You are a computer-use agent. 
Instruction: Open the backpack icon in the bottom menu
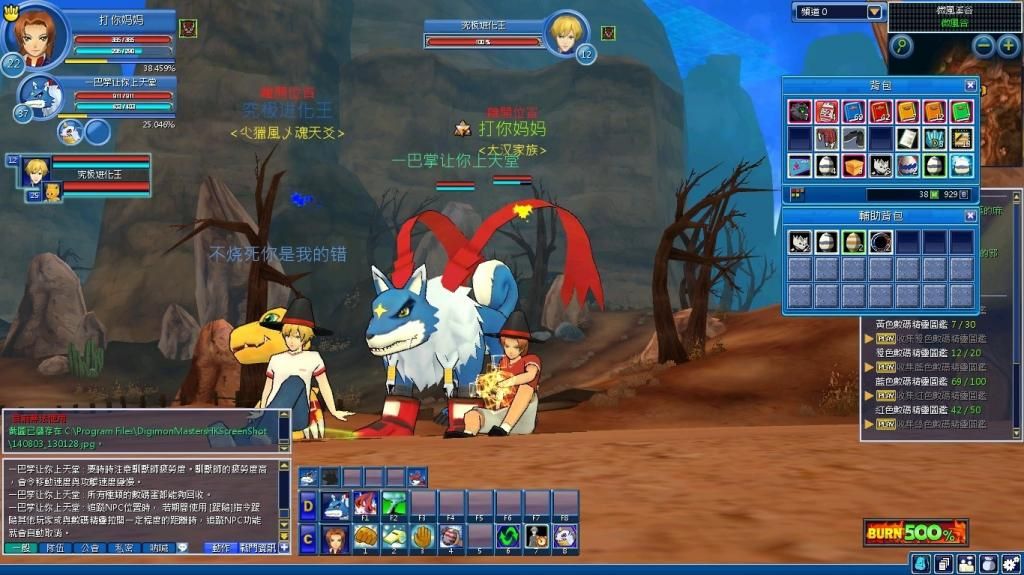click(988, 564)
